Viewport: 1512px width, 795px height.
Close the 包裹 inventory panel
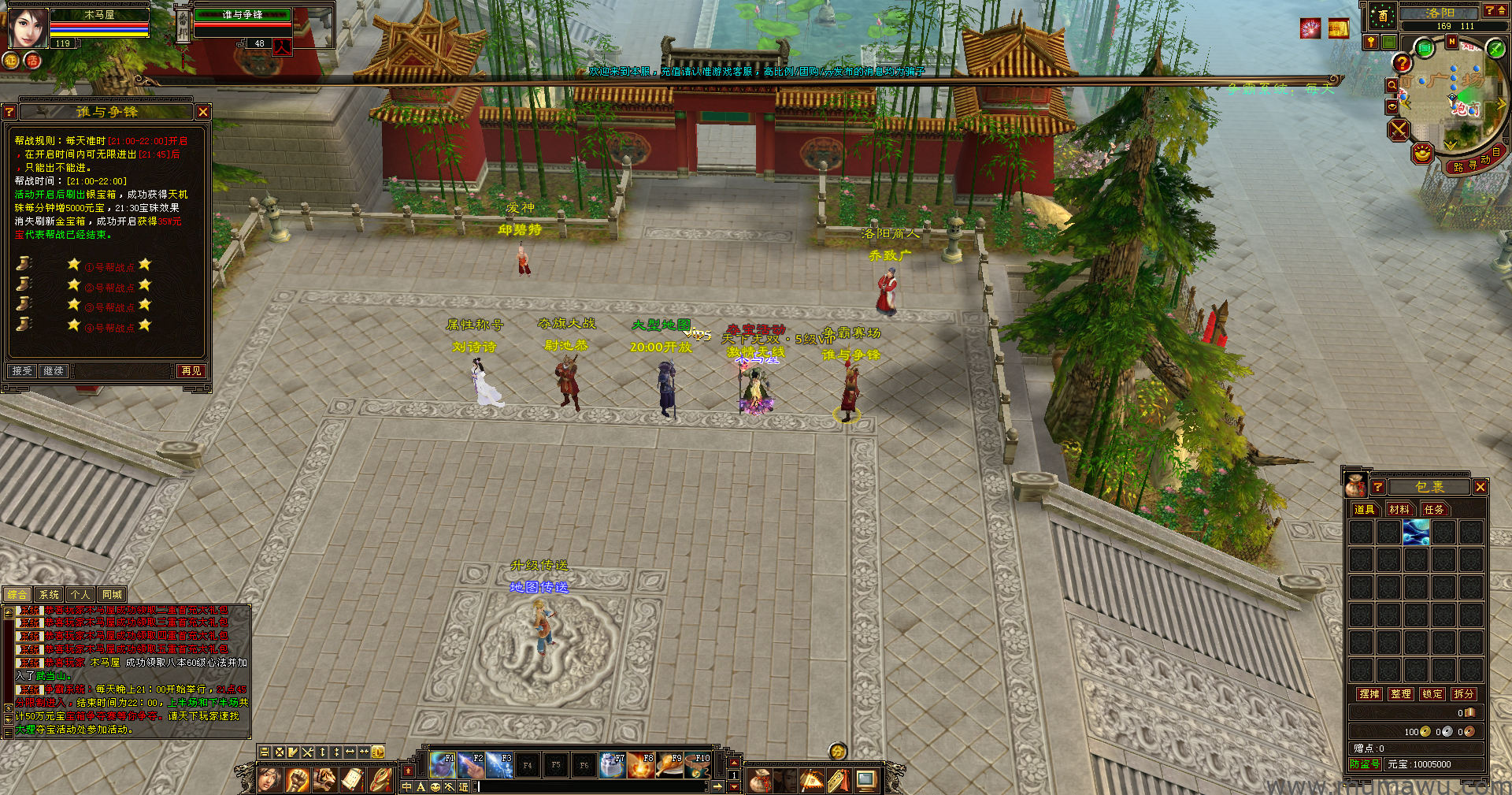pyautogui.click(x=1480, y=488)
